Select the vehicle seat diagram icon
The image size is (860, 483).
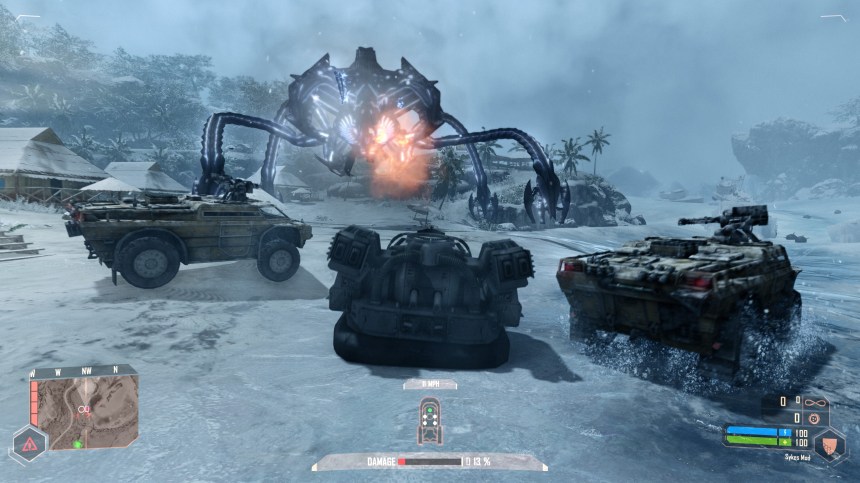coord(428,421)
